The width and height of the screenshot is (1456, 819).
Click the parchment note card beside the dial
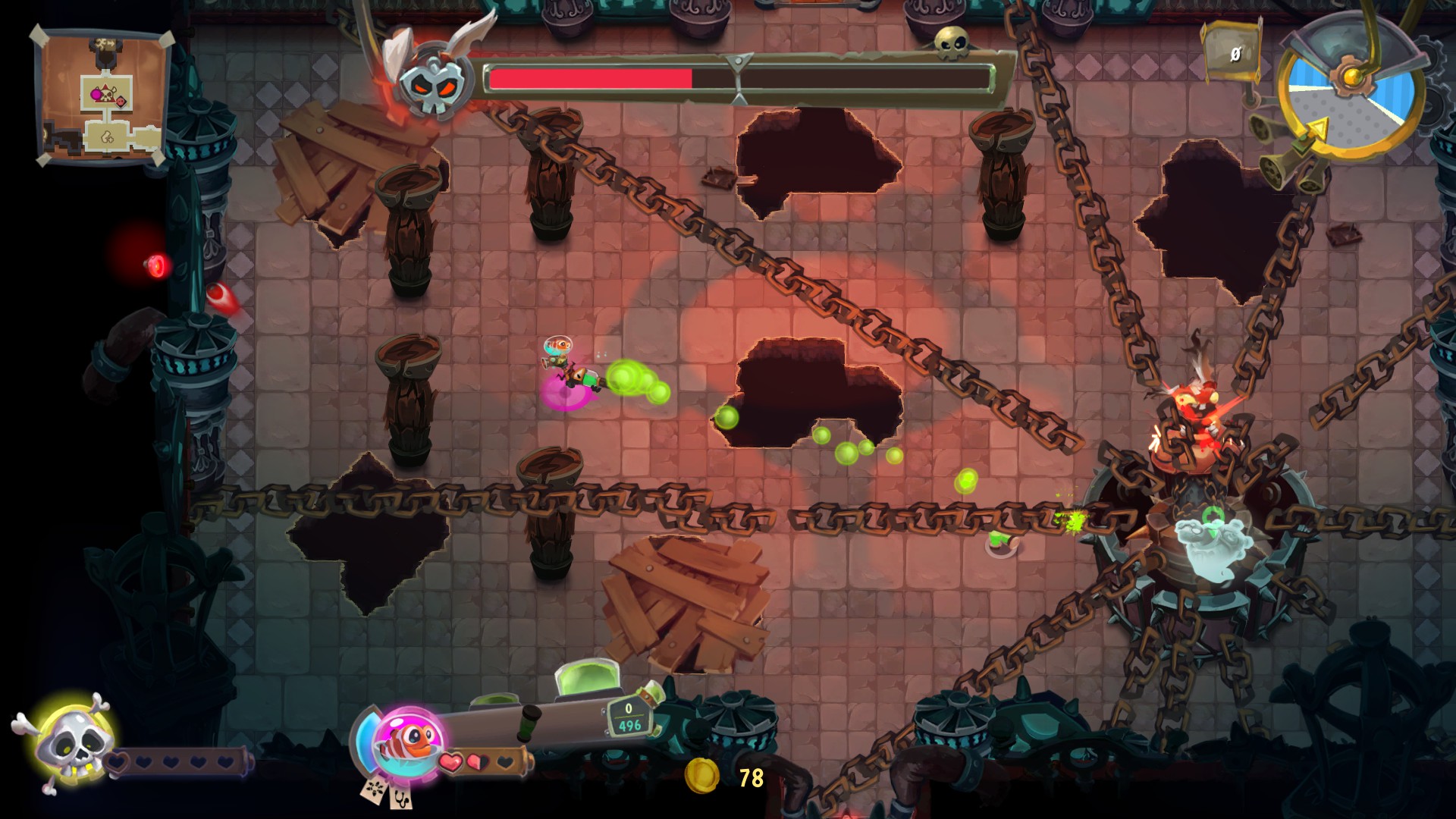pyautogui.click(x=1232, y=53)
